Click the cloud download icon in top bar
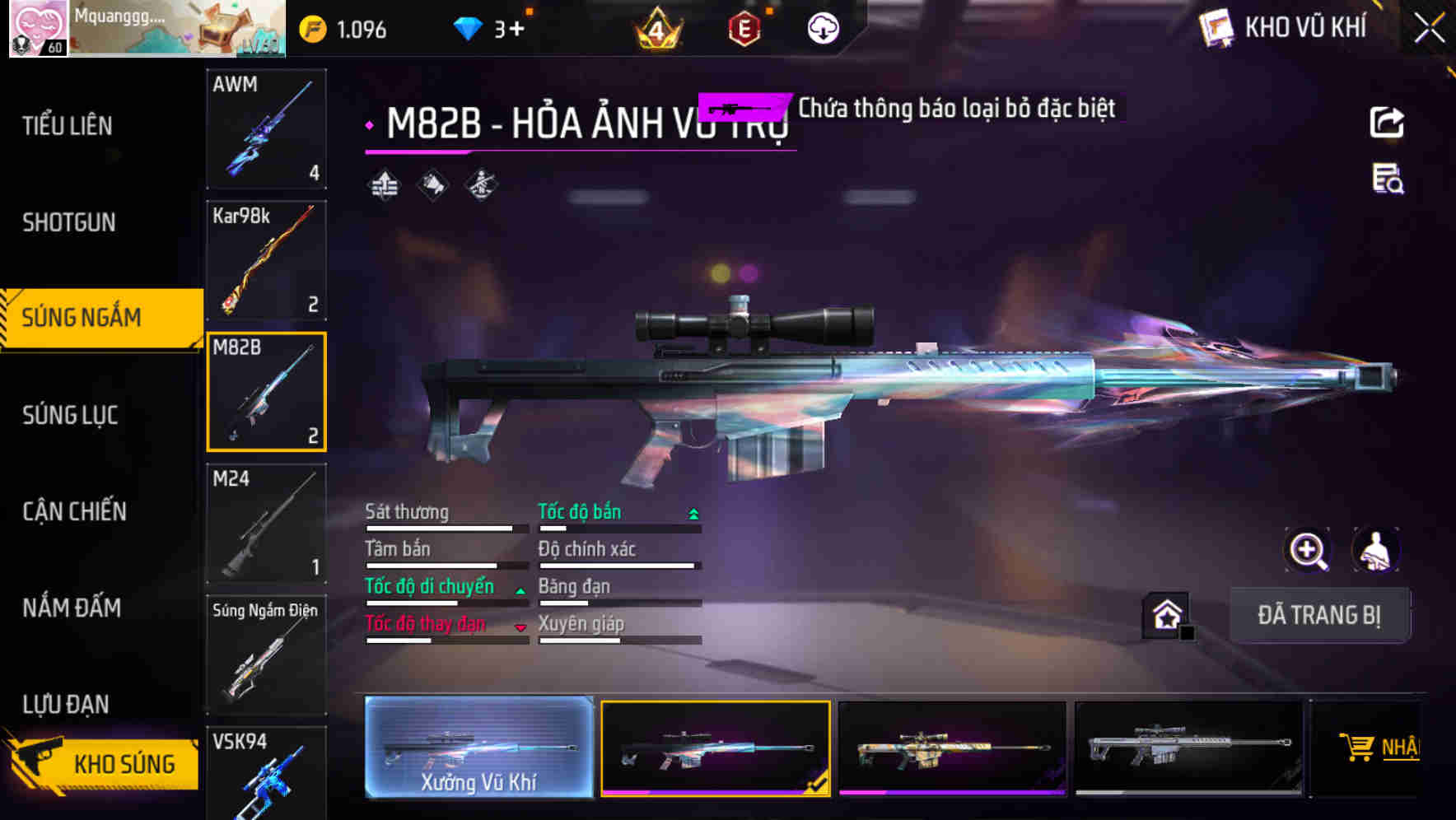Screen dimensions: 1456x820 (x=823, y=28)
